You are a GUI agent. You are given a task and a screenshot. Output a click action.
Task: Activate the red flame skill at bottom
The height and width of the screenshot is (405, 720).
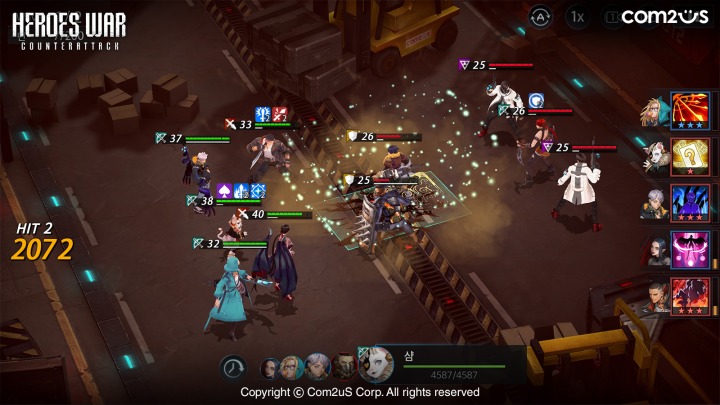click(691, 296)
